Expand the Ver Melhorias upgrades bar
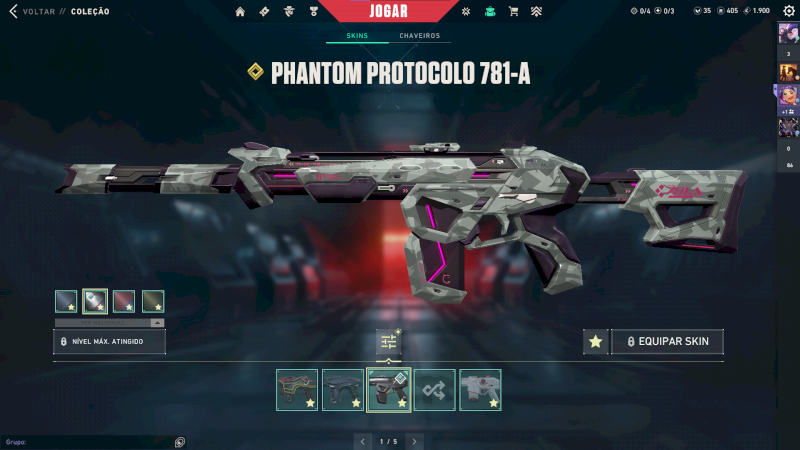Screen dimensions: 800x450 (x=110, y=323)
